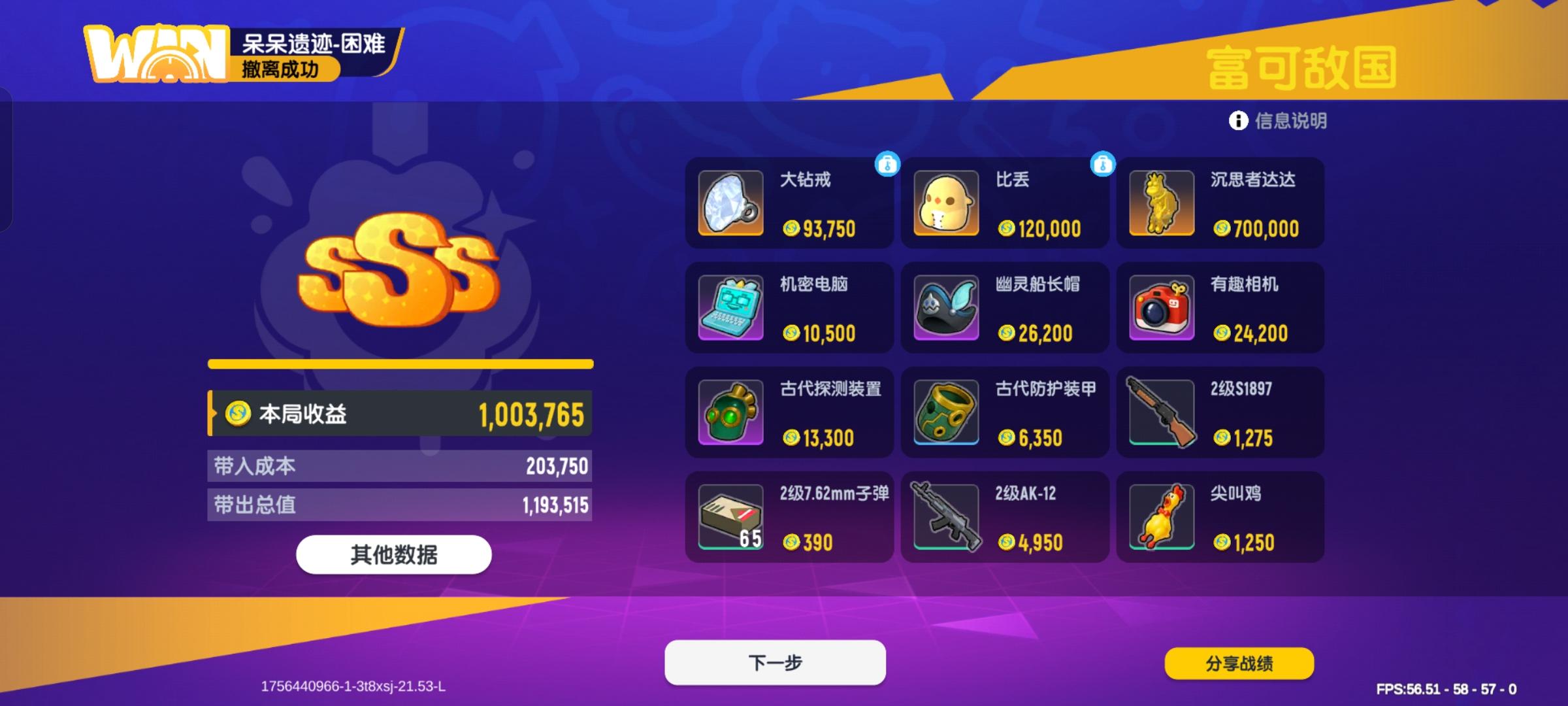Screen dimensions: 1568x706
Task: Open 其他数据 for more stats
Action: click(395, 554)
